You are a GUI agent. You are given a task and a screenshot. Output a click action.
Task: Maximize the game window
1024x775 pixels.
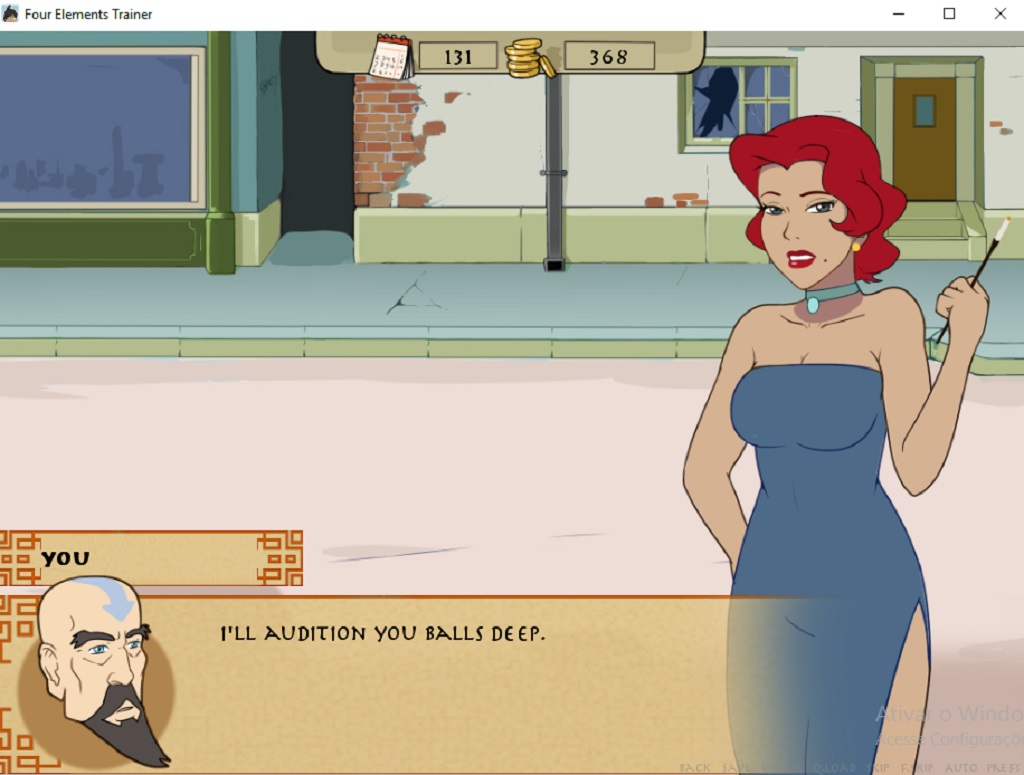point(949,14)
